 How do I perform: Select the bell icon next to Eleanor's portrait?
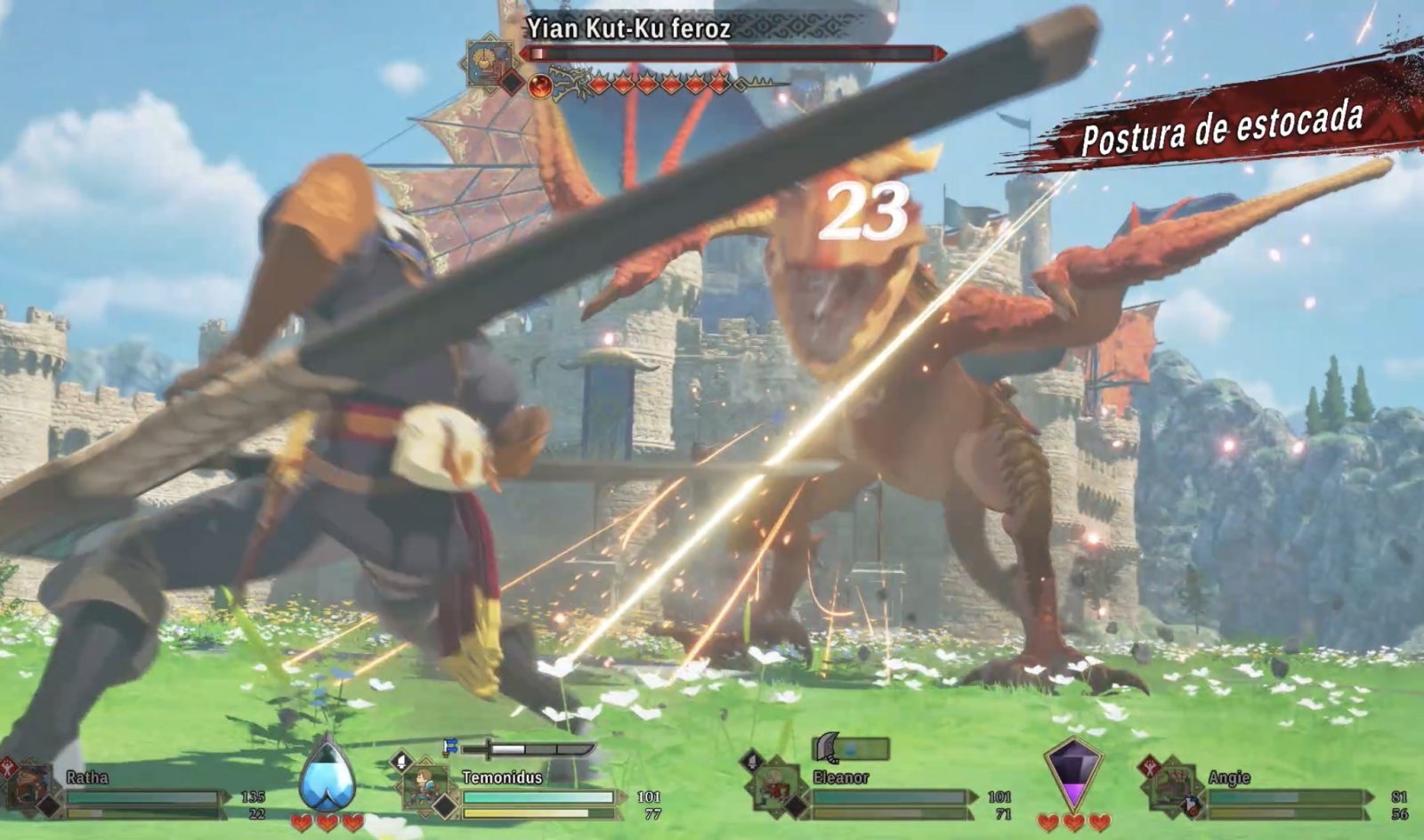(x=752, y=761)
